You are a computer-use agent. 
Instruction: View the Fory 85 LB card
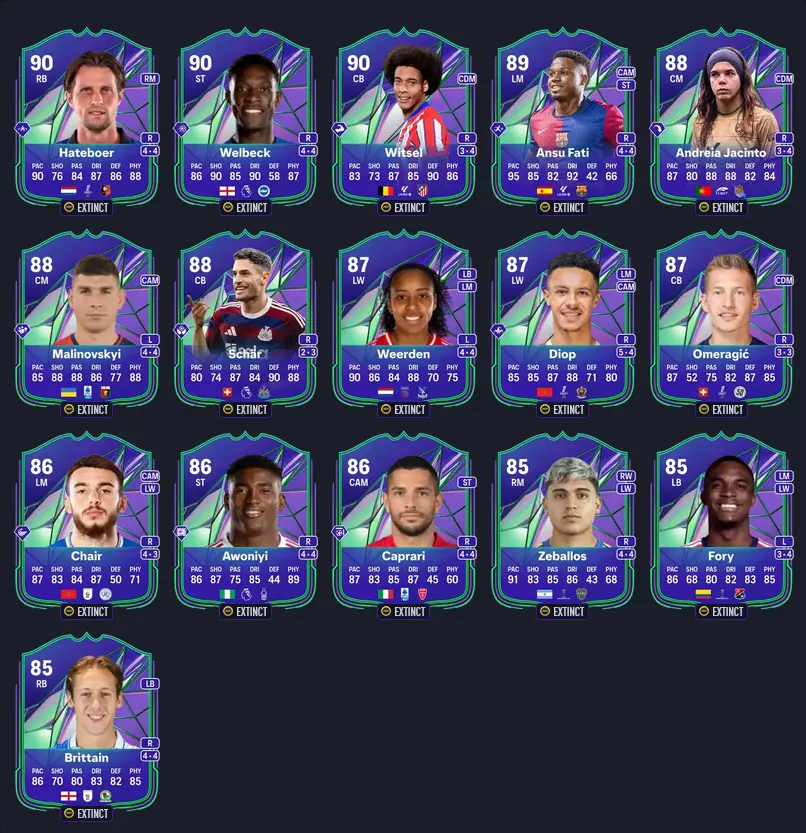(x=720, y=522)
